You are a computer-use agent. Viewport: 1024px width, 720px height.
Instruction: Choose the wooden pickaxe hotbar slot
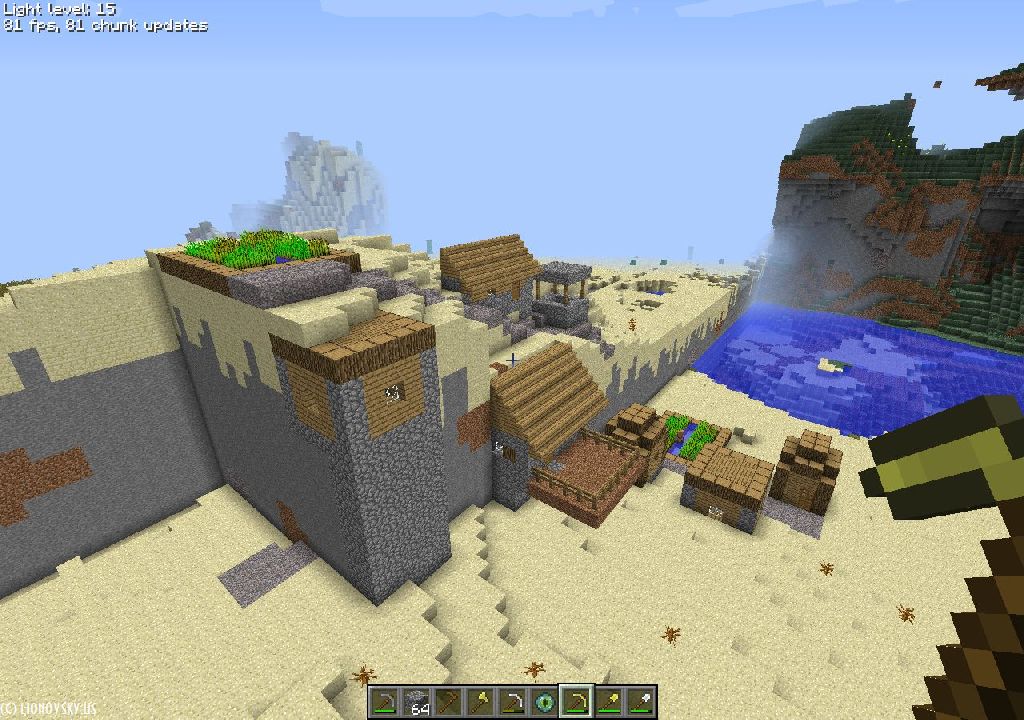[449, 702]
